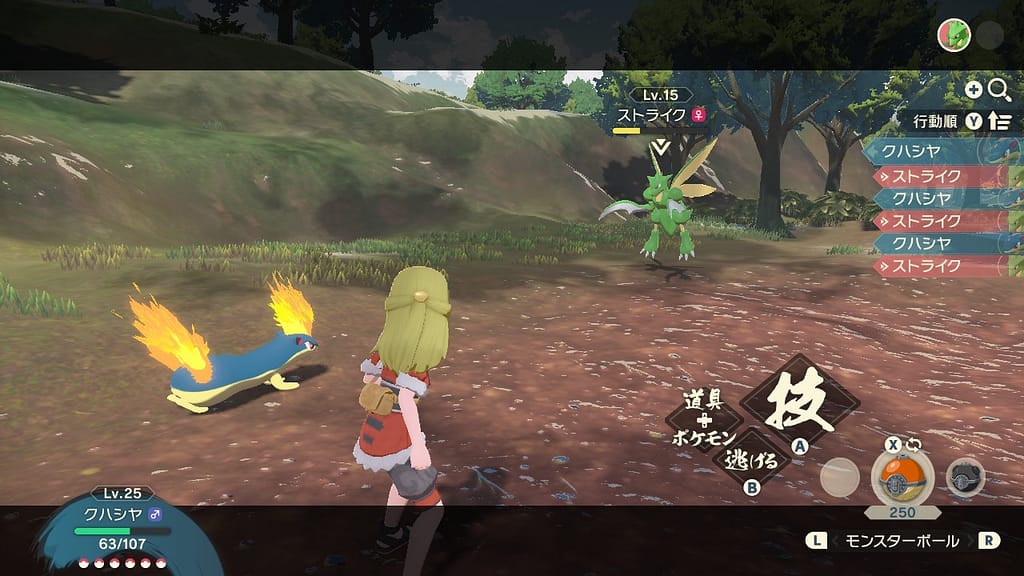Select the orange Poké Ball item slot
Image resolution: width=1024 pixels, height=576 pixels.
[902, 476]
